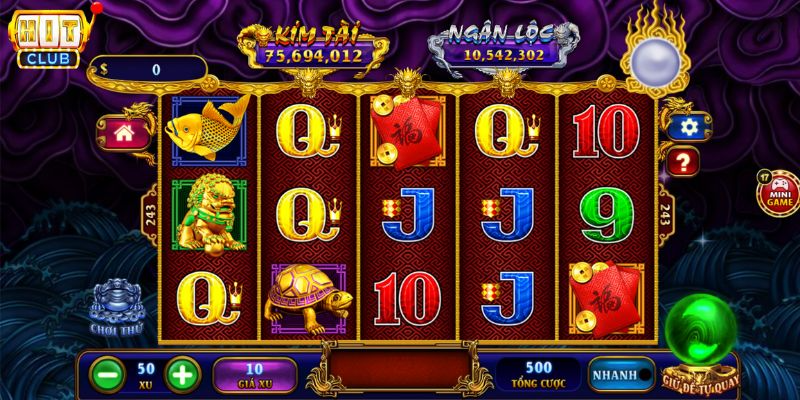Open the Mini Game menu
The image size is (800, 400).
(777, 193)
